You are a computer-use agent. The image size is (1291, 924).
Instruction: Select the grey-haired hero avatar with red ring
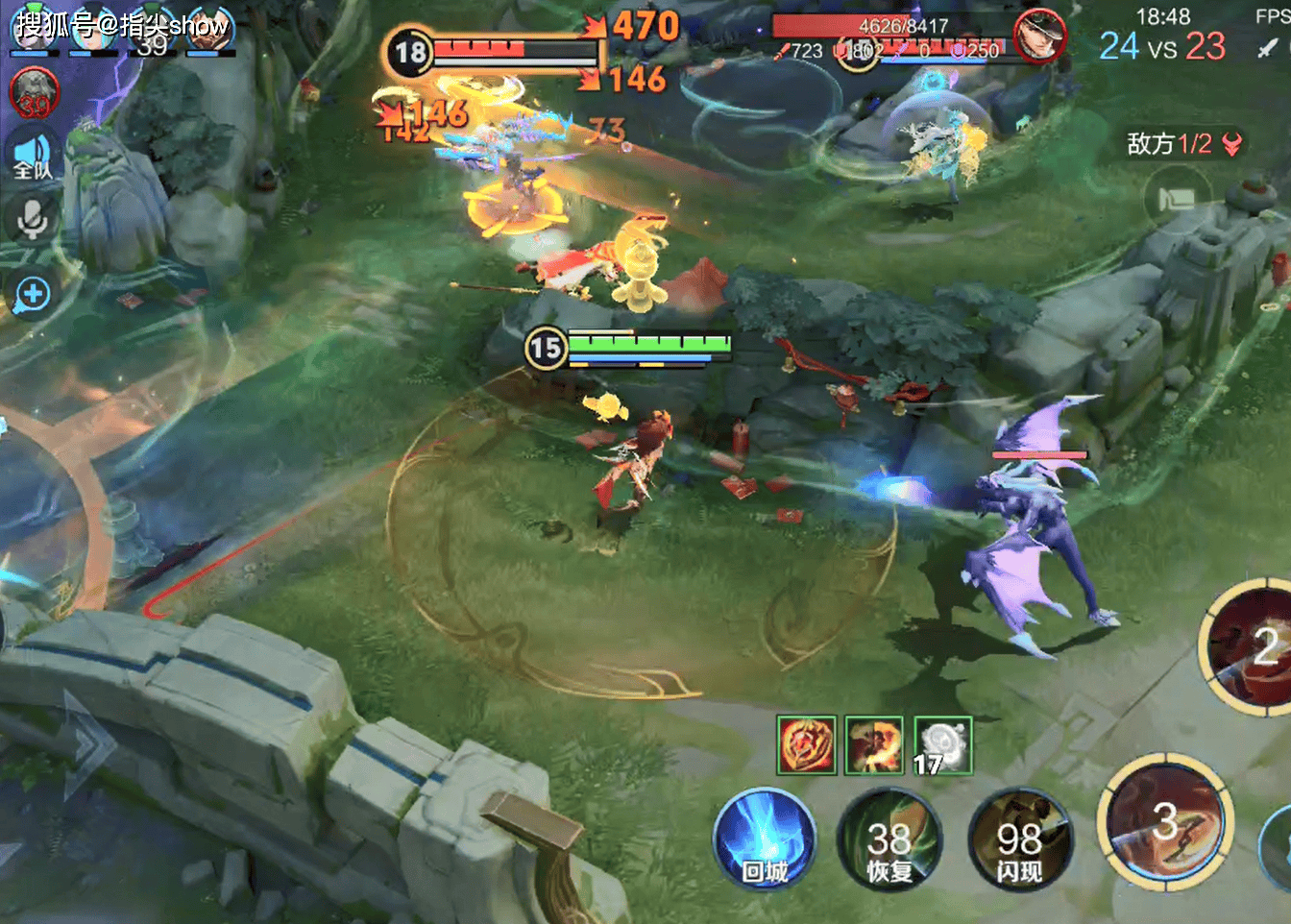coord(35,93)
